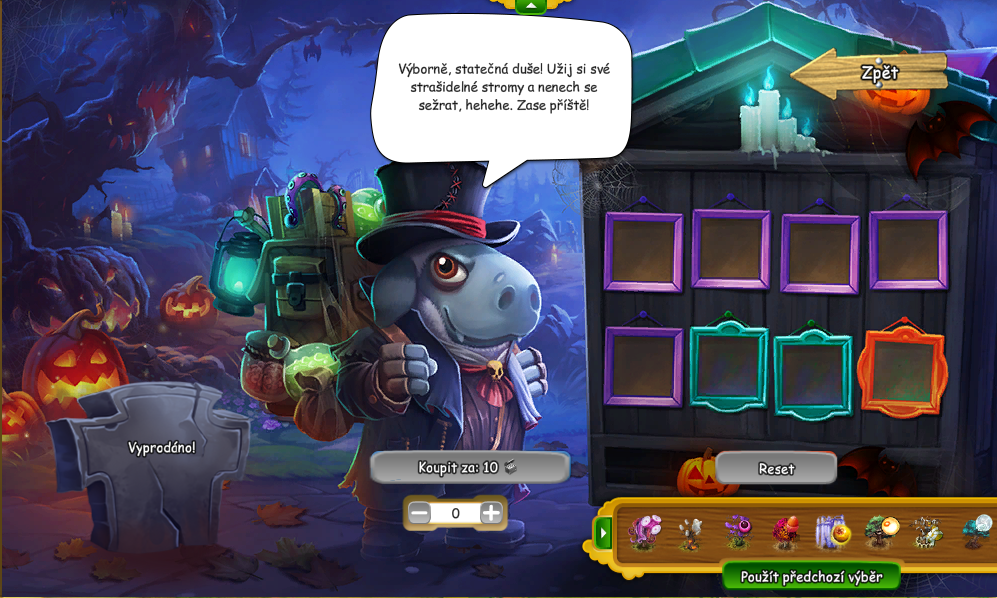Screen dimensions: 997x598
Task: Select the orange picture frame slot
Action: point(903,372)
